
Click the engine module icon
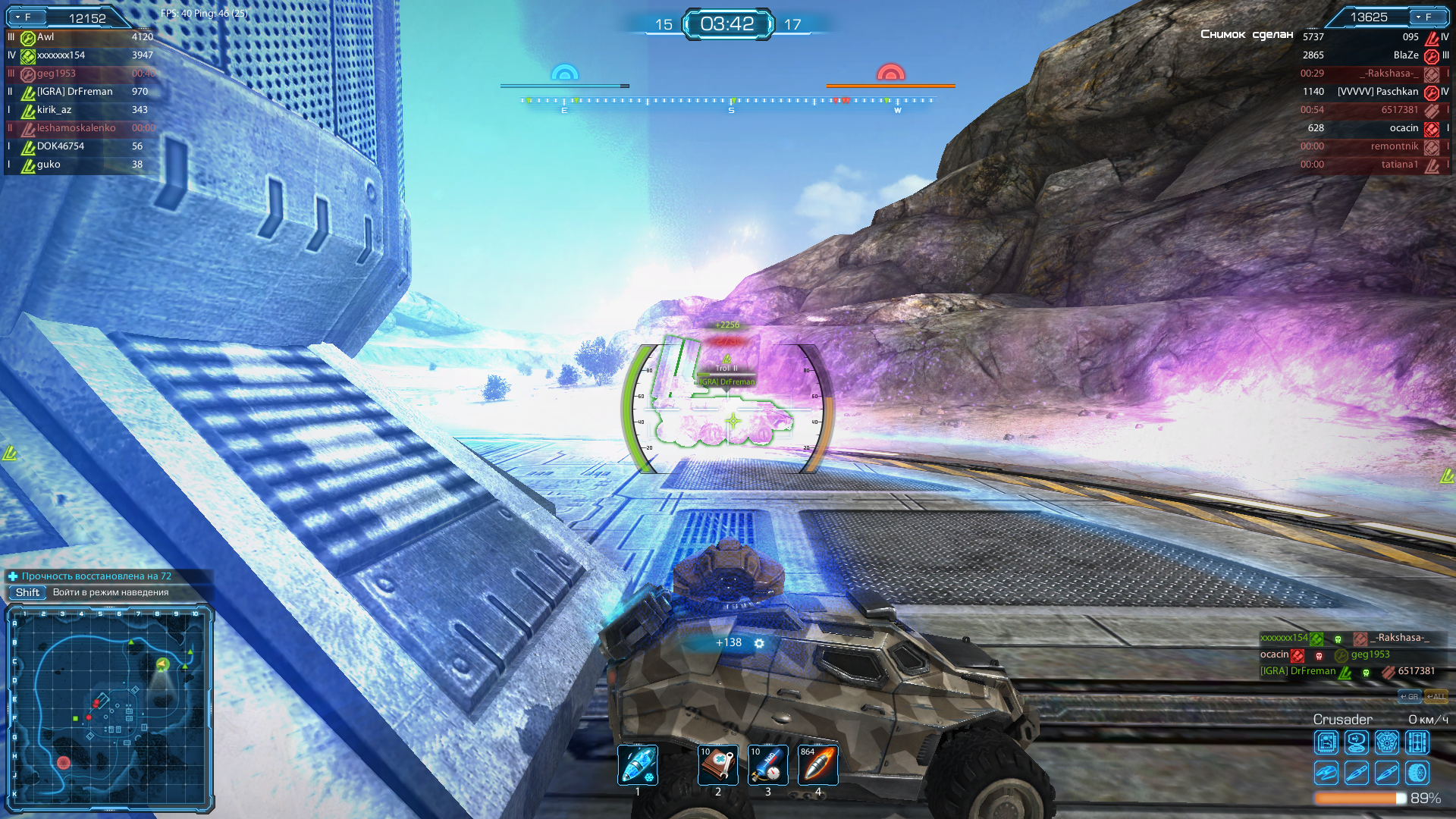point(1387,742)
